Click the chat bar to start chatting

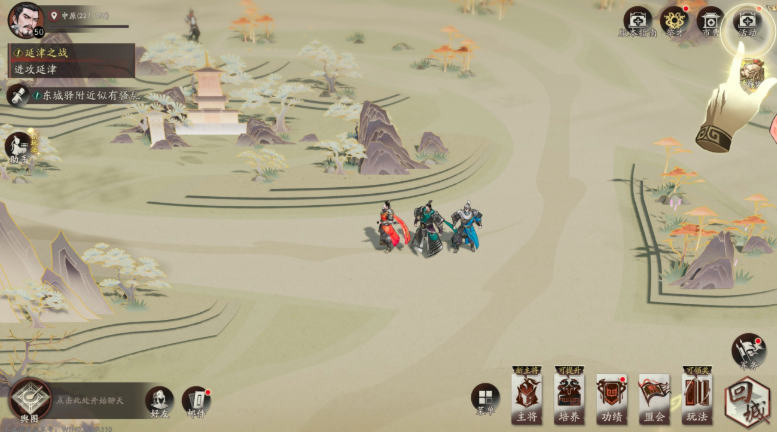[95, 400]
